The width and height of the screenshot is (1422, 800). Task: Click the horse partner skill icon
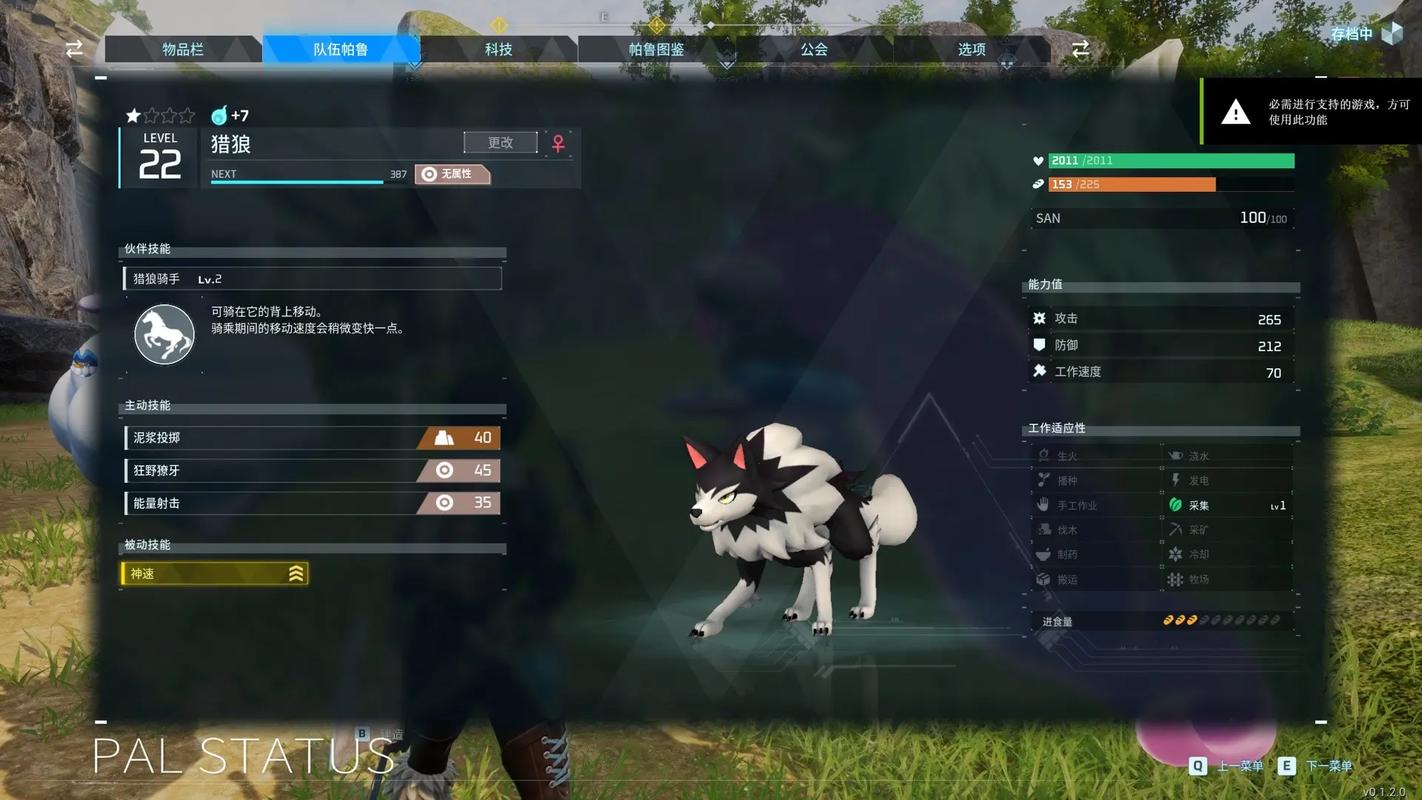tap(164, 334)
